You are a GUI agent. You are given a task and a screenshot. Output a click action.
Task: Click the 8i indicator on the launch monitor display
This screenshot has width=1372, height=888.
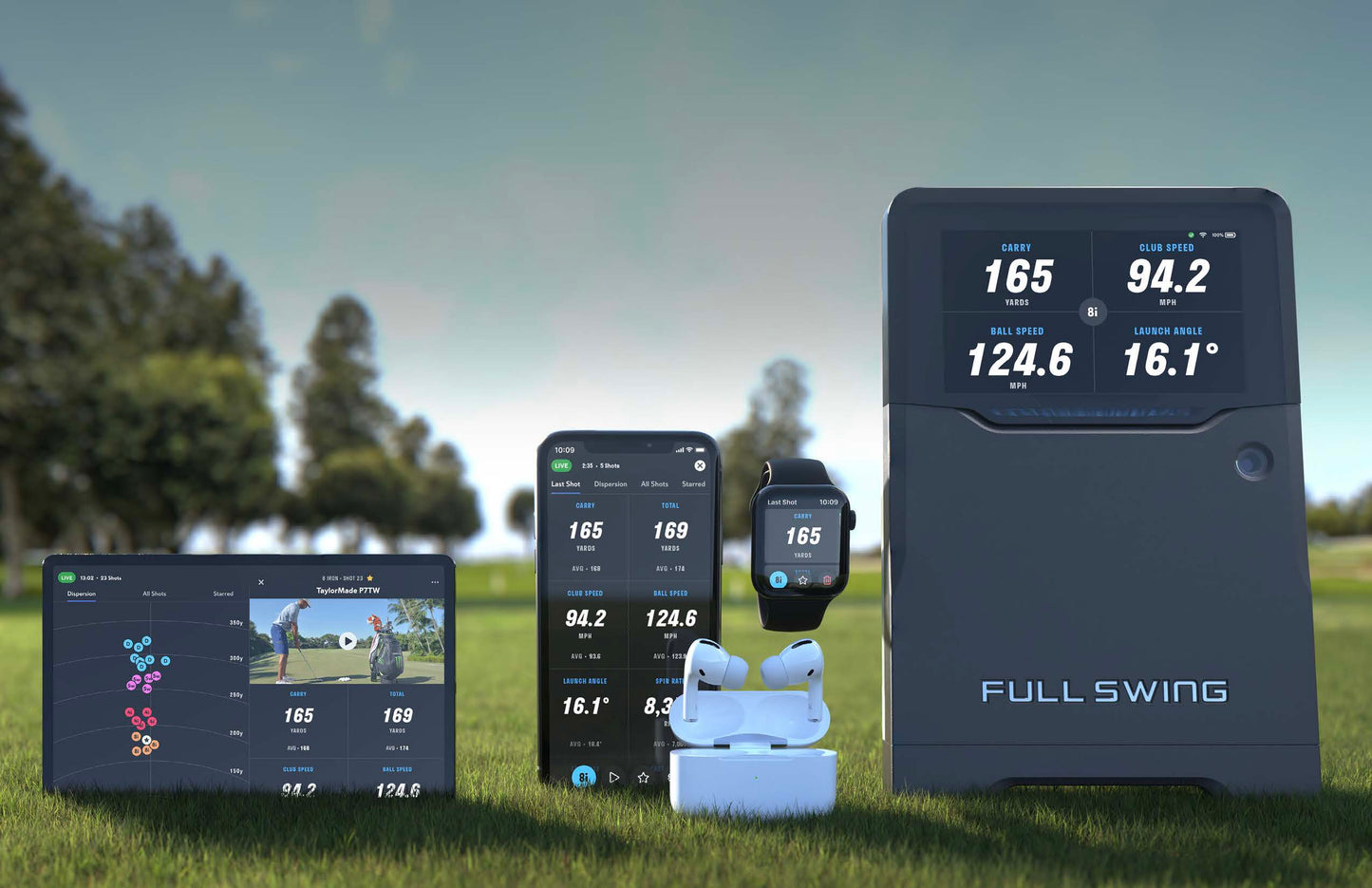pyautogui.click(x=1092, y=312)
